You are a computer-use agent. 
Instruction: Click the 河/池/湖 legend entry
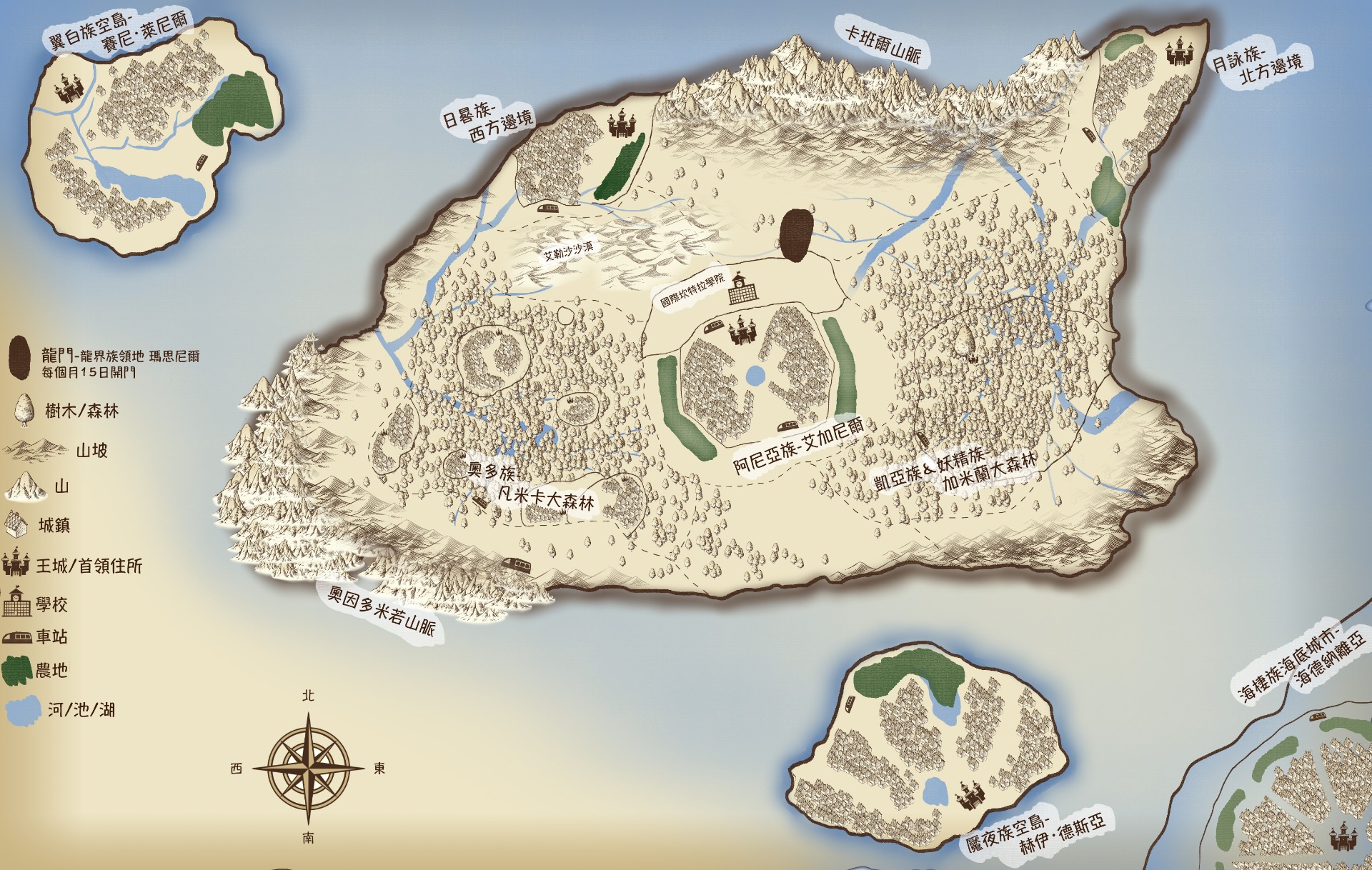tap(81, 709)
